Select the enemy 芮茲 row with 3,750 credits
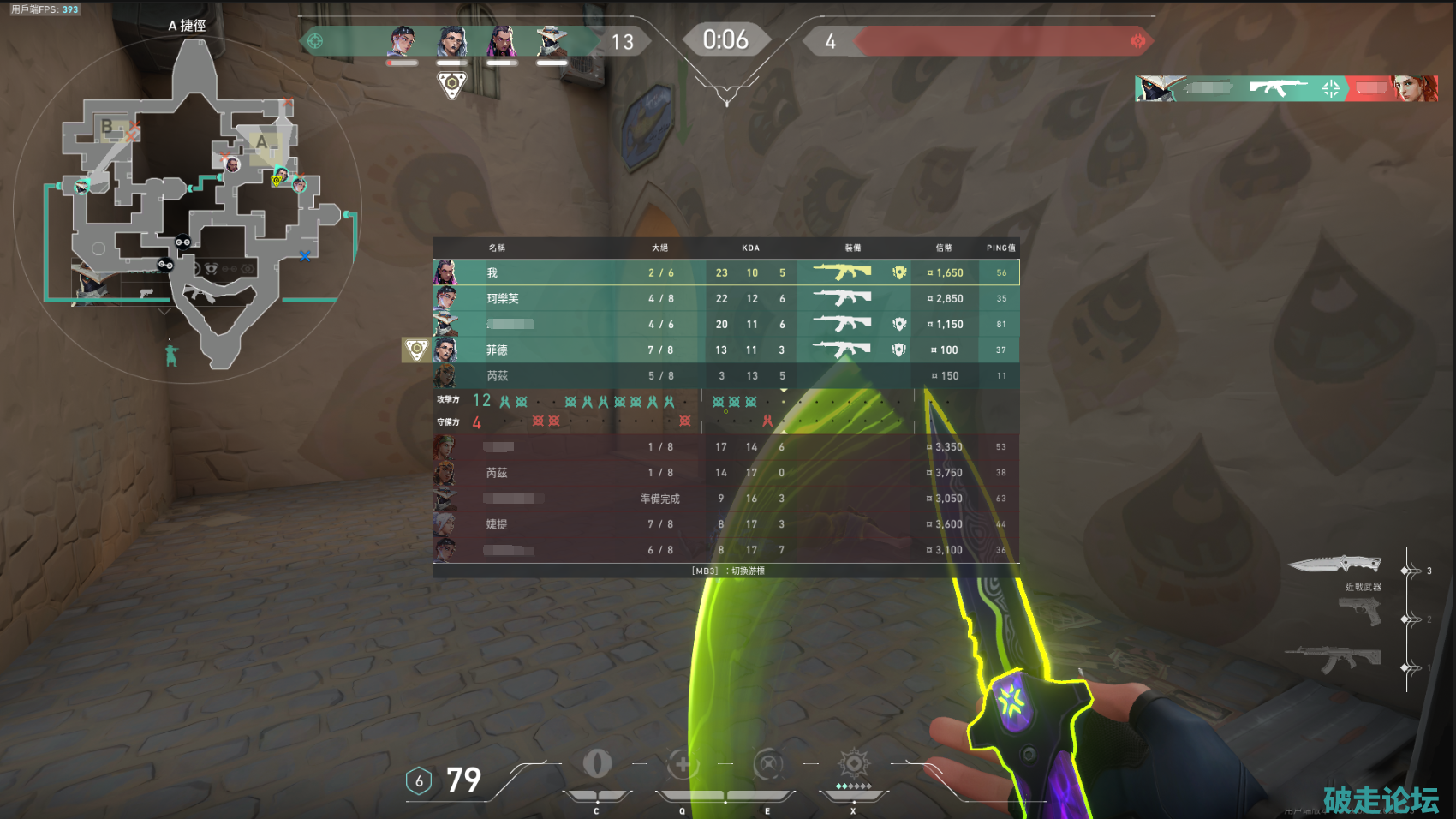The height and width of the screenshot is (819, 1456). click(725, 472)
